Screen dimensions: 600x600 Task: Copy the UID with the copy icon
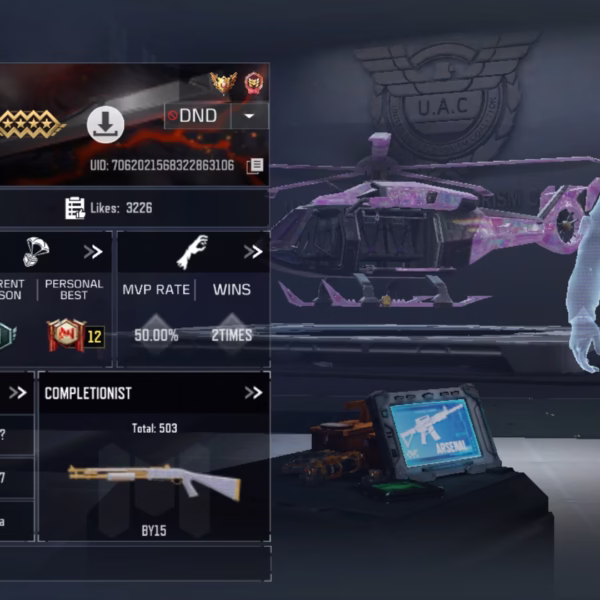click(x=255, y=165)
